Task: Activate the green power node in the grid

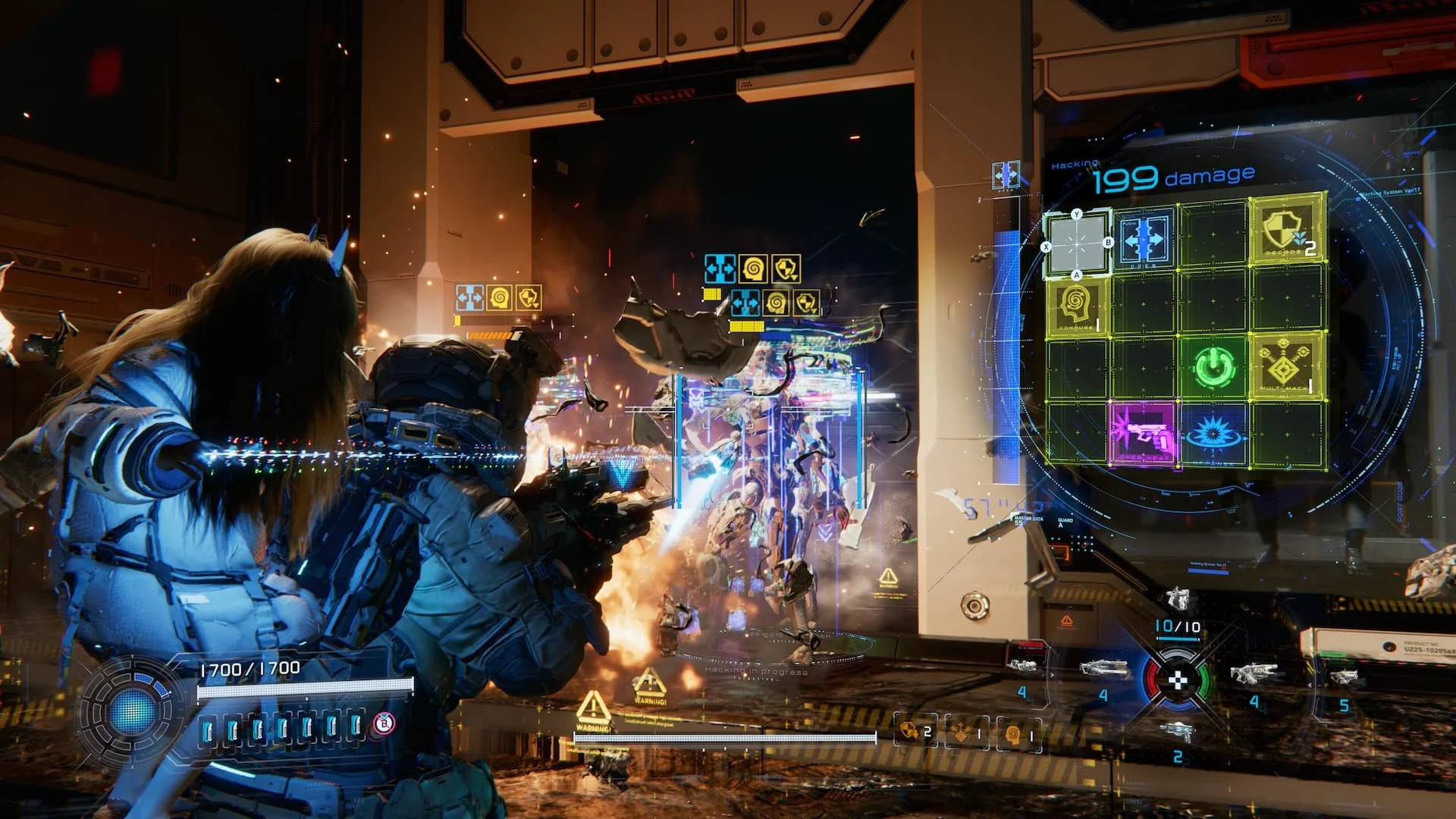Action: (x=1212, y=368)
